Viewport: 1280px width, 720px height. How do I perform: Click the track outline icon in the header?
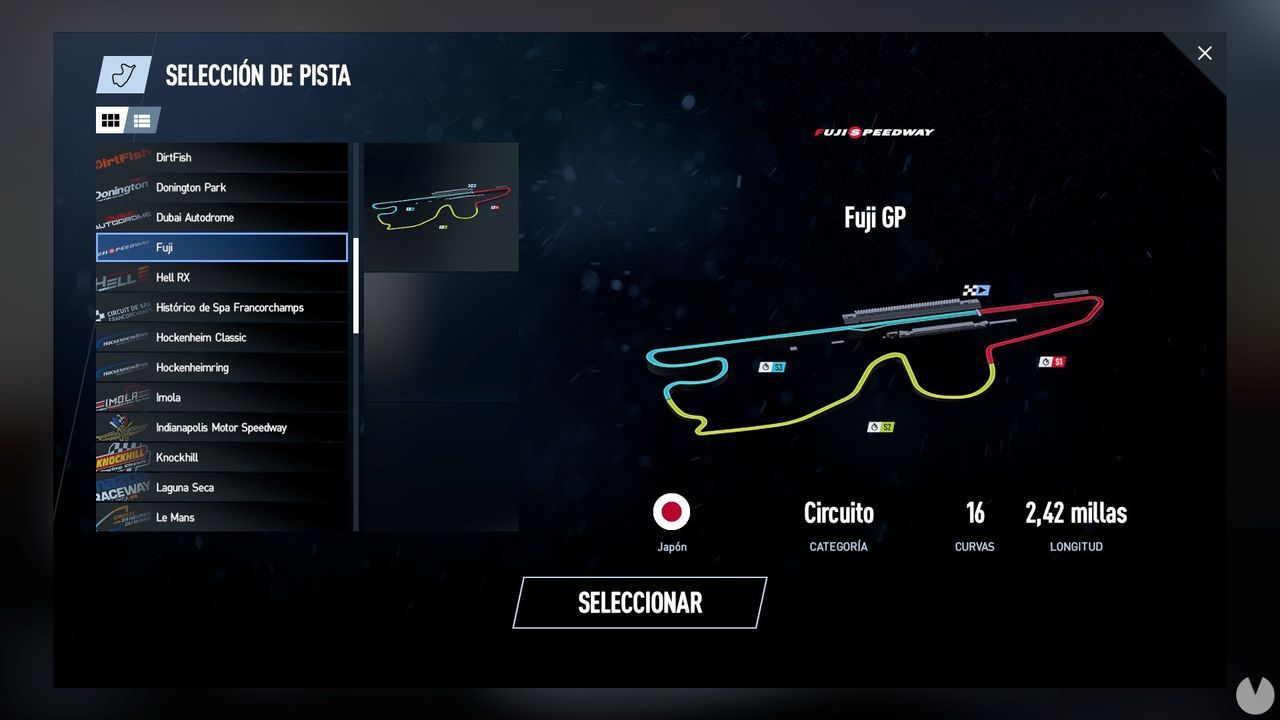coord(123,74)
